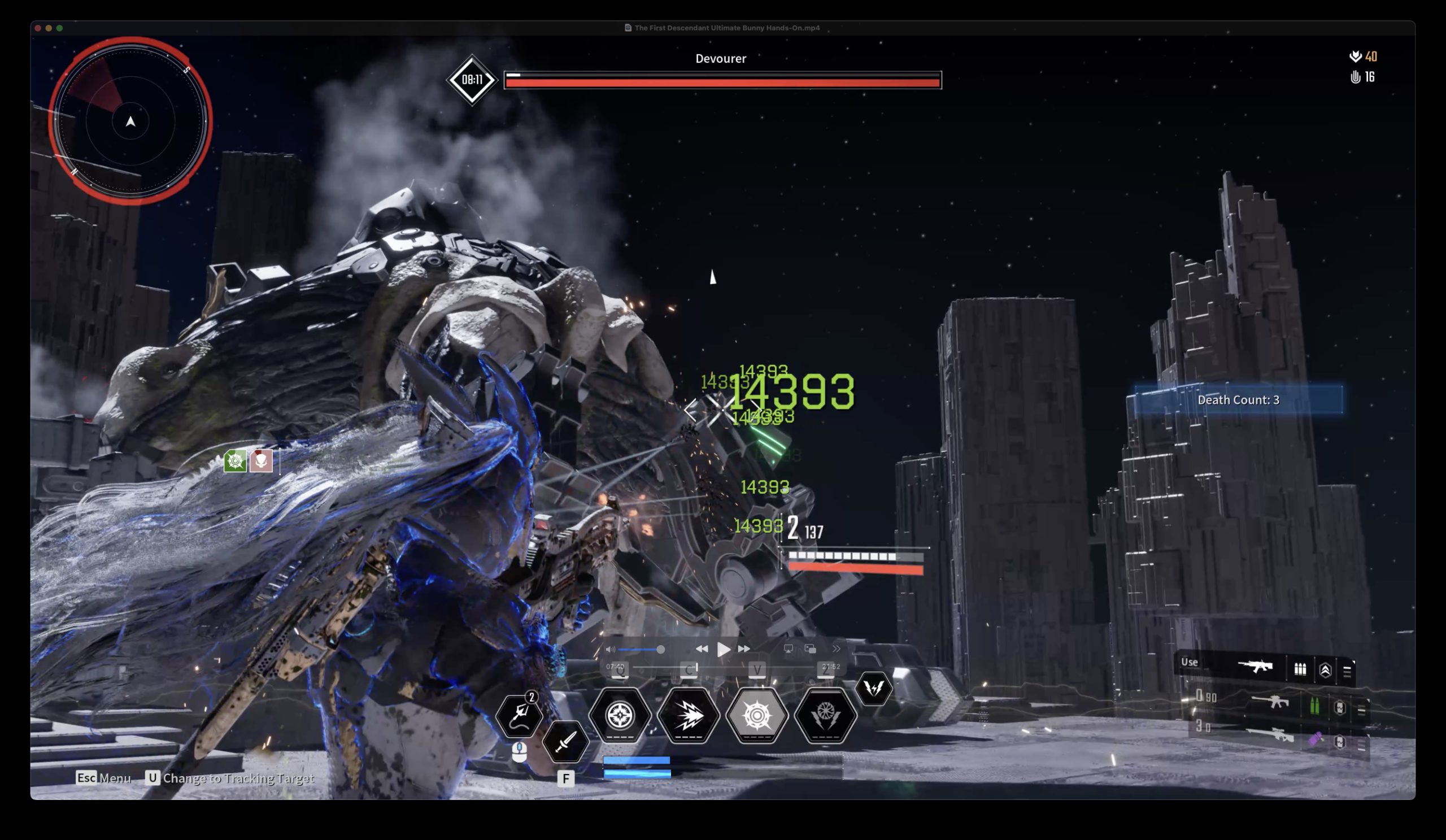Switch to the assault rifle with green ammo

click(x=1270, y=702)
